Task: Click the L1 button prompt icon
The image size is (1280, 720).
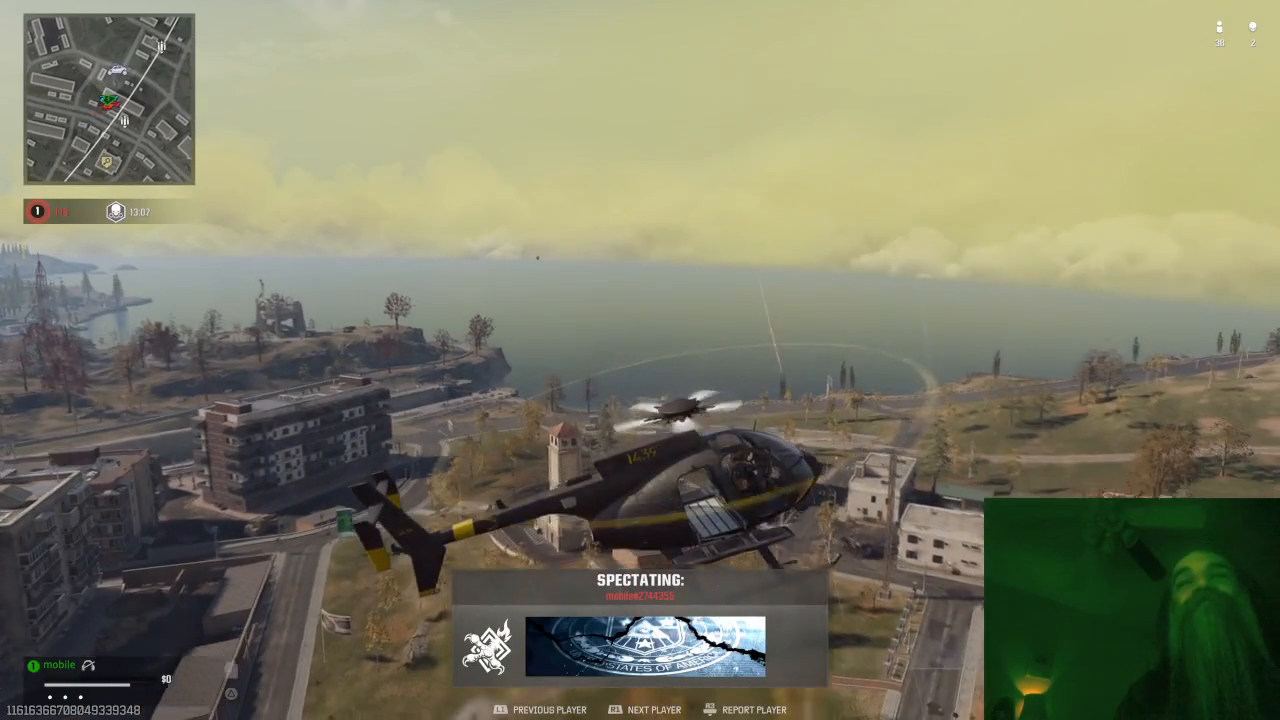Action: [x=500, y=710]
